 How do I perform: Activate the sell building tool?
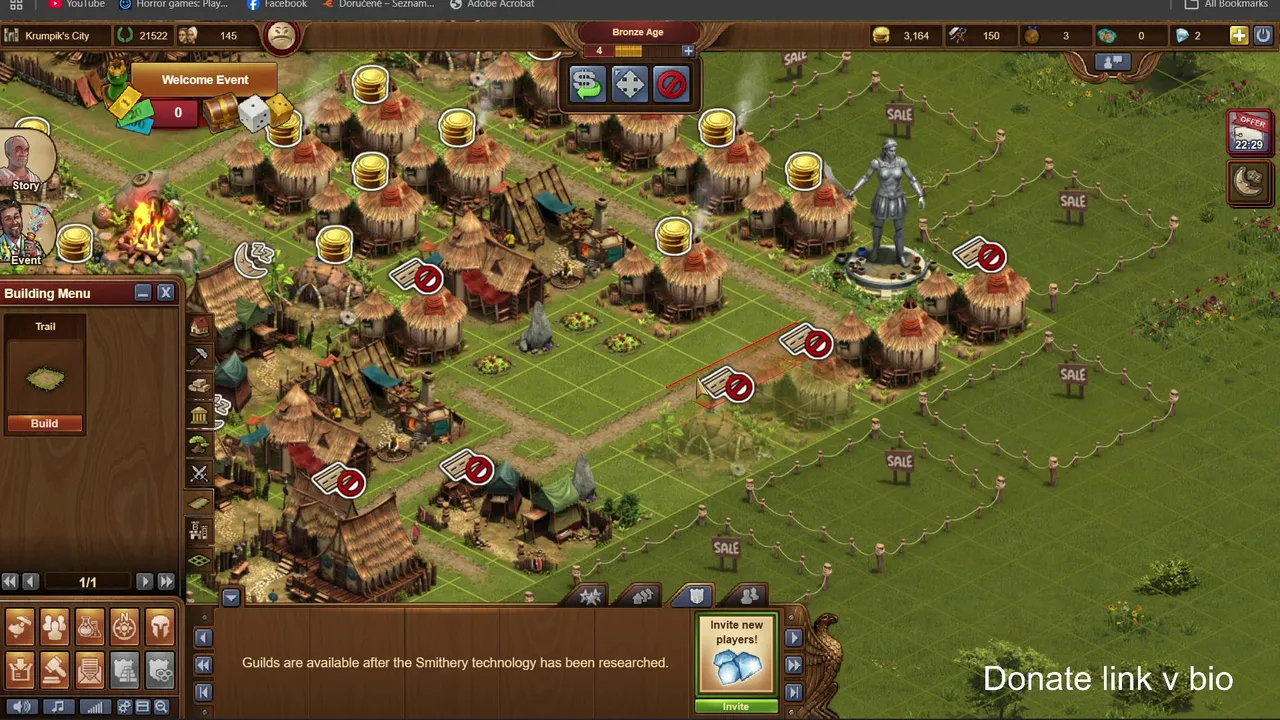pos(587,84)
